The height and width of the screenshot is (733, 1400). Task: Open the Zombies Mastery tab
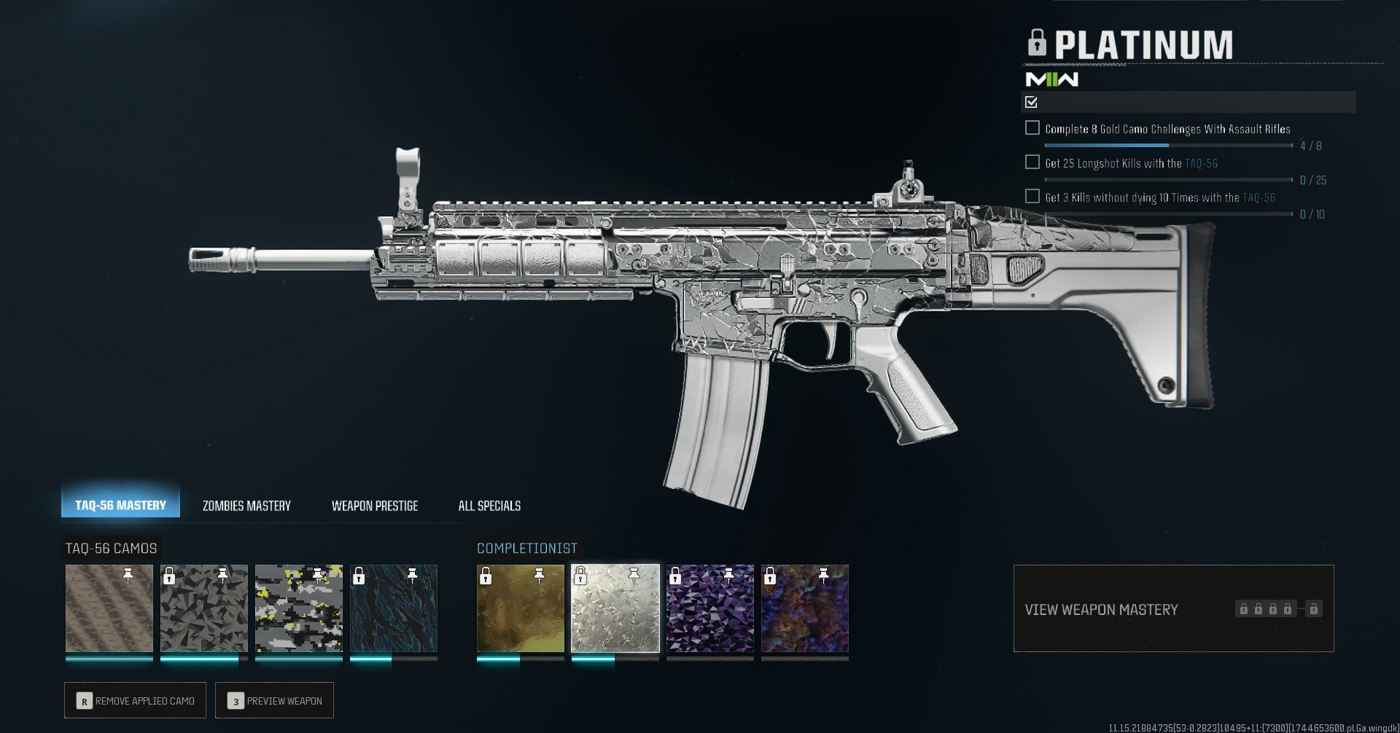point(246,506)
